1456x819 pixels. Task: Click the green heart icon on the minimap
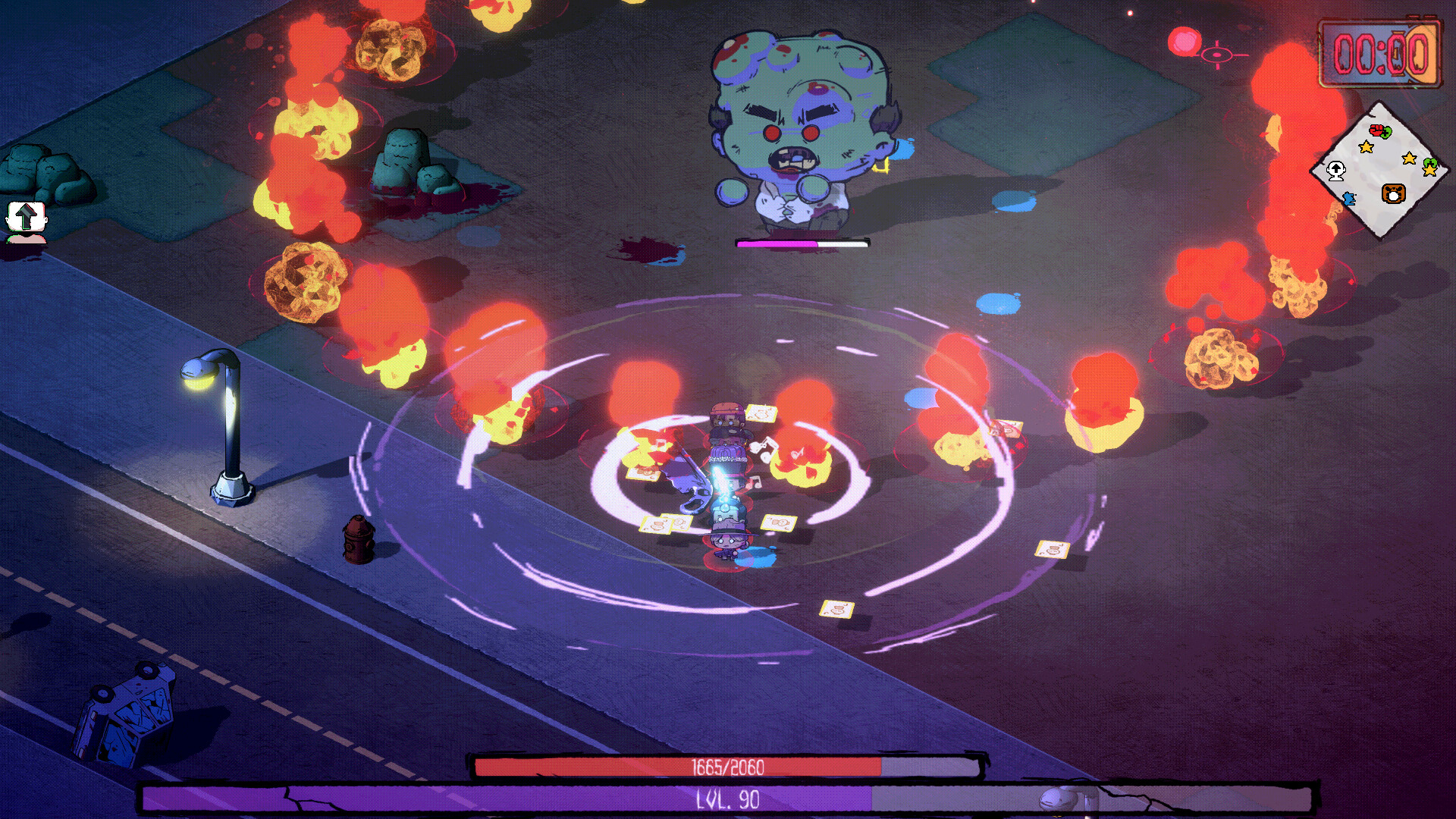(1386, 133)
